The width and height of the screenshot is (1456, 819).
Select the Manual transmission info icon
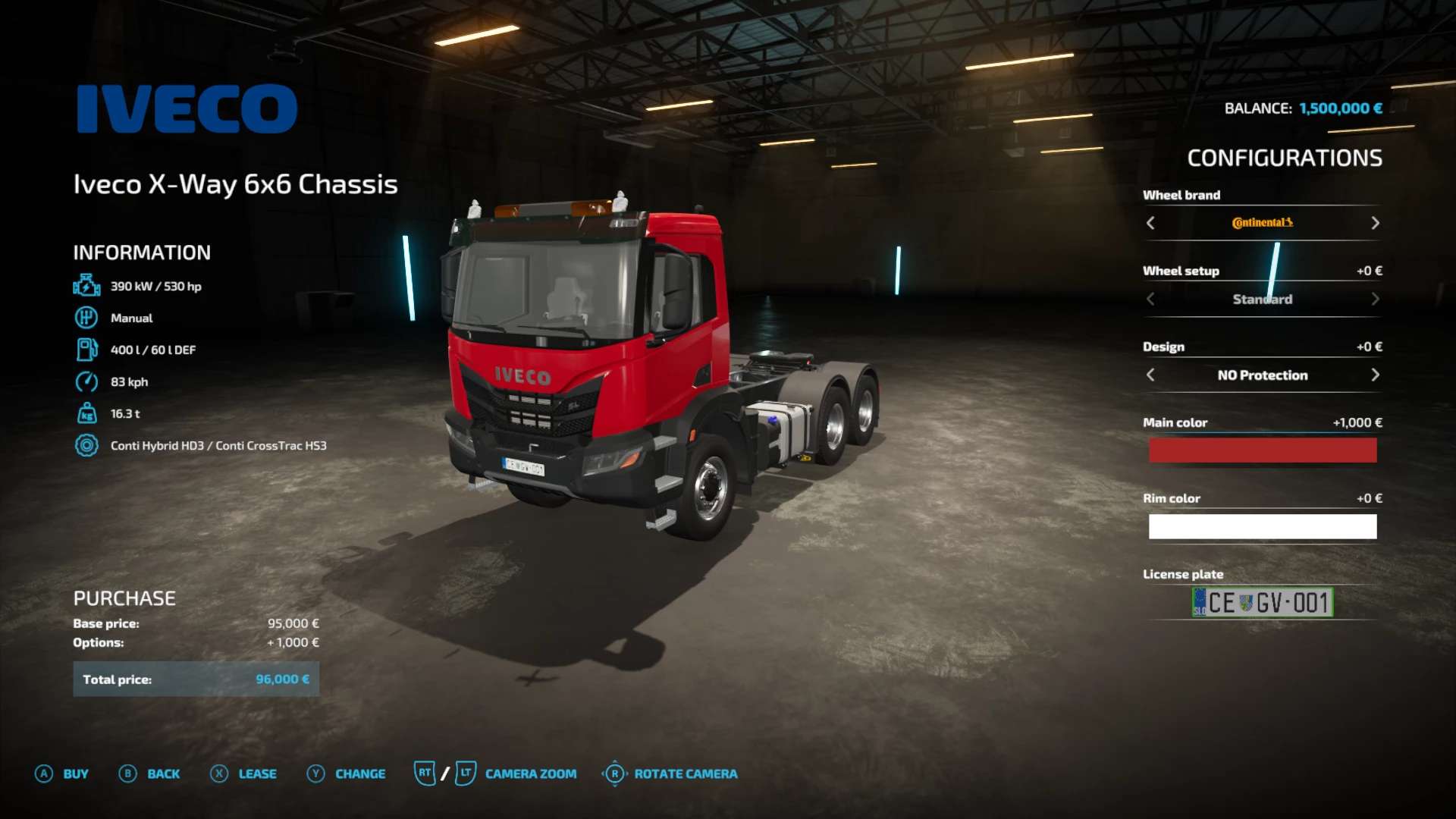click(87, 318)
